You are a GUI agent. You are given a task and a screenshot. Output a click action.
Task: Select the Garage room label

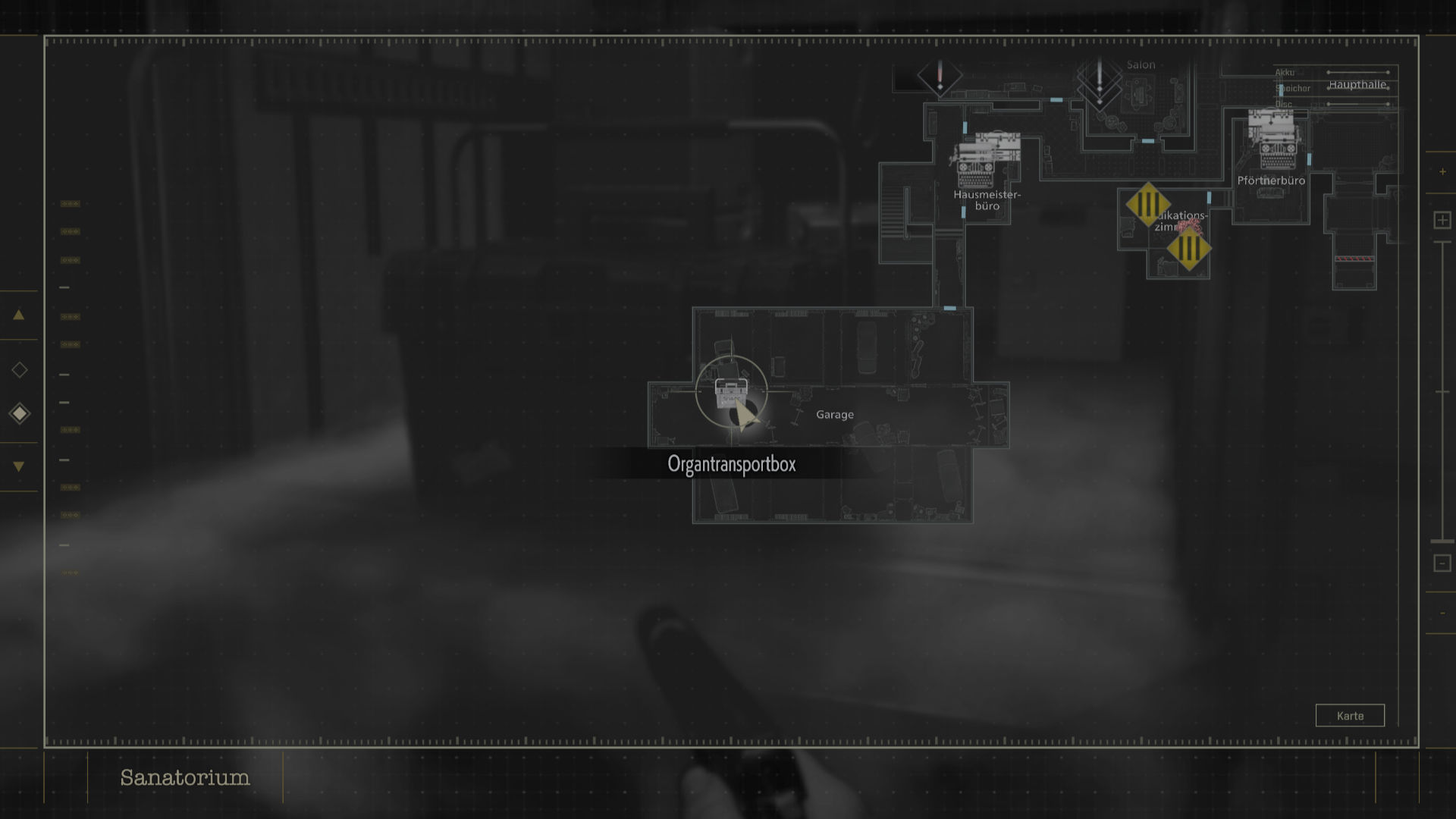pos(834,415)
